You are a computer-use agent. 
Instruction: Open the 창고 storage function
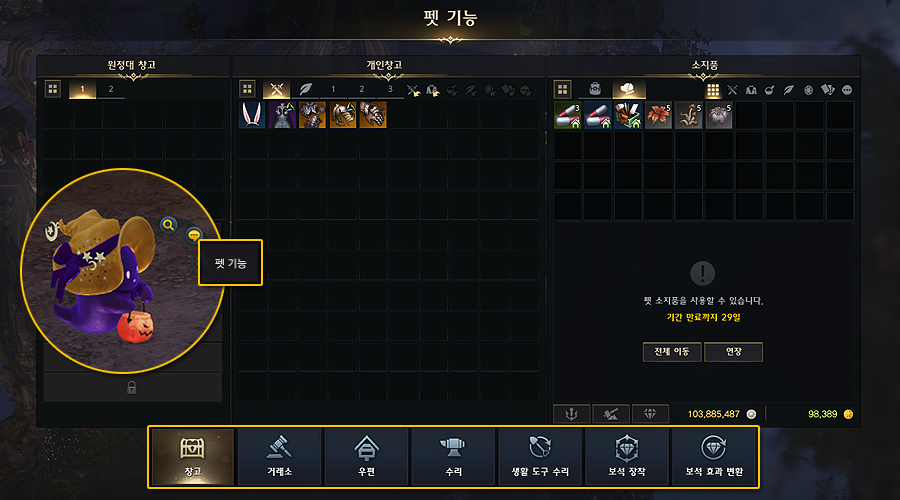pyautogui.click(x=191, y=457)
